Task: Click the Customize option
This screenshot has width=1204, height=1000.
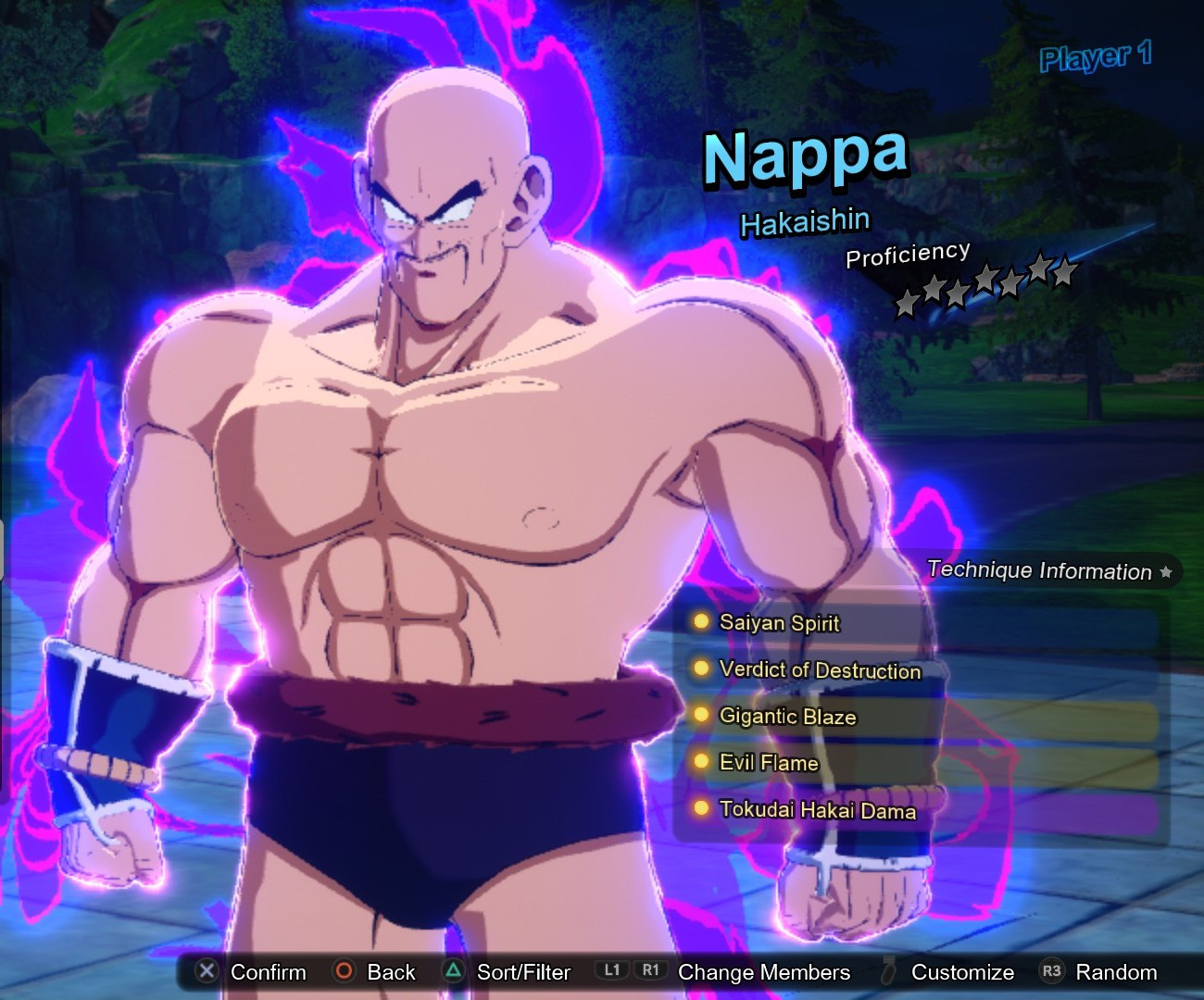Action: click(961, 972)
